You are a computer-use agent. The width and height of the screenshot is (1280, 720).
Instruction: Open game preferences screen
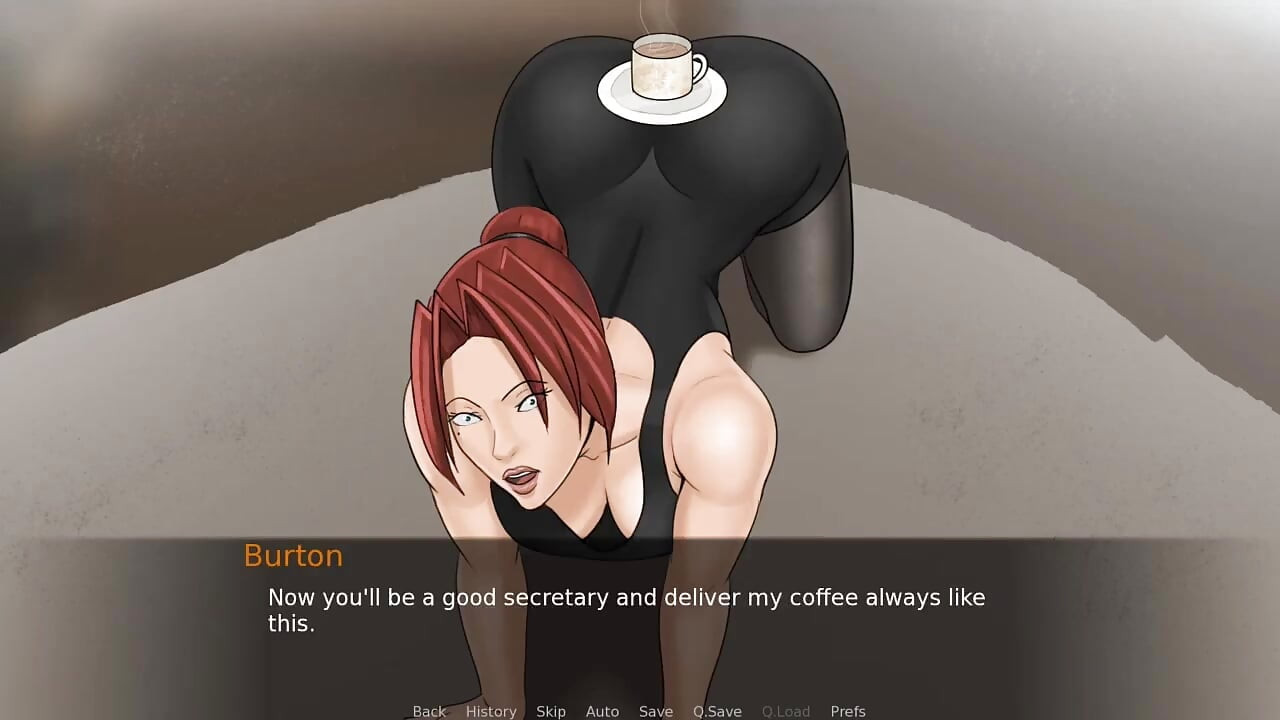(x=849, y=711)
